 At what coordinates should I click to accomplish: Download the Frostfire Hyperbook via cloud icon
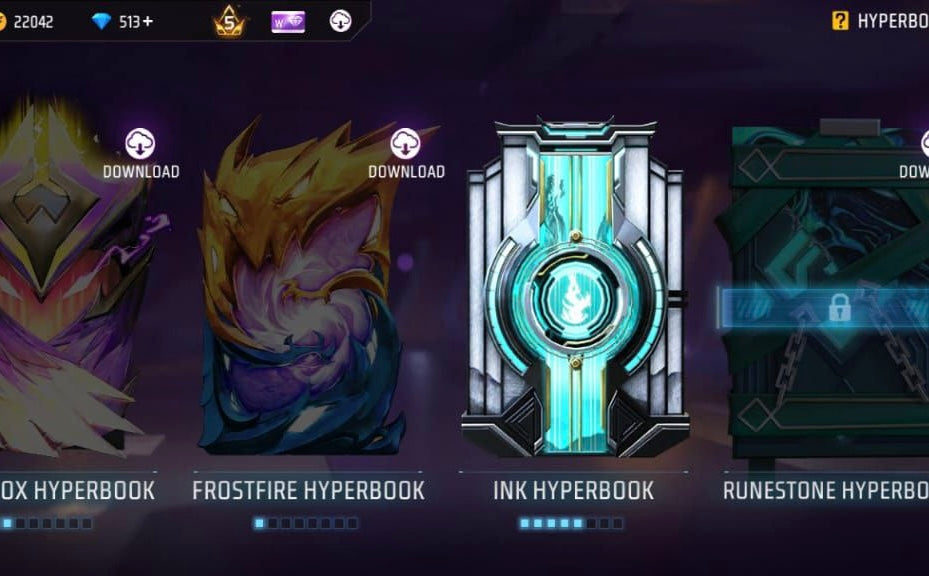click(405, 144)
